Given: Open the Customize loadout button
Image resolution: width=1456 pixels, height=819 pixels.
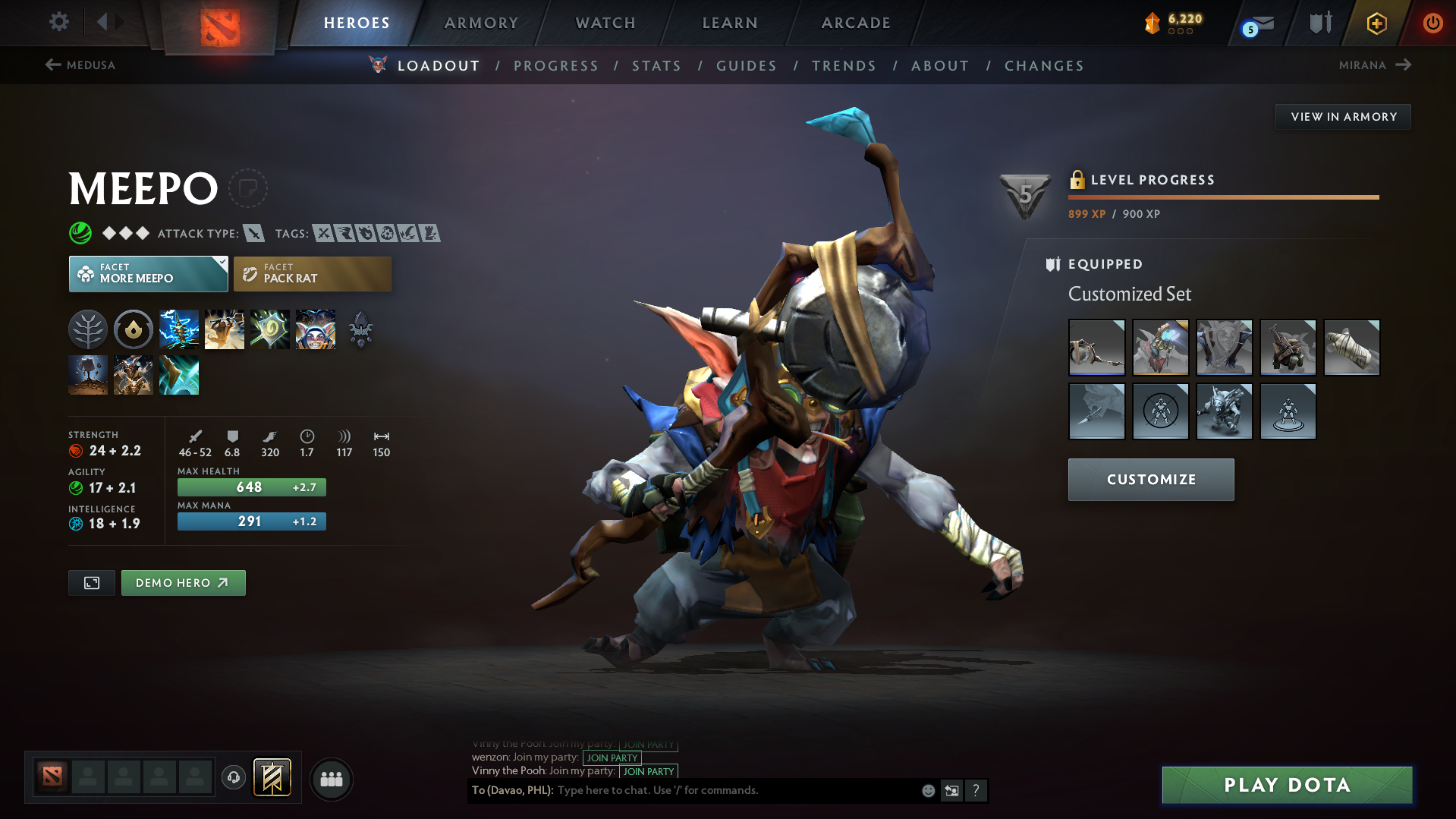Looking at the screenshot, I should click(x=1150, y=480).
